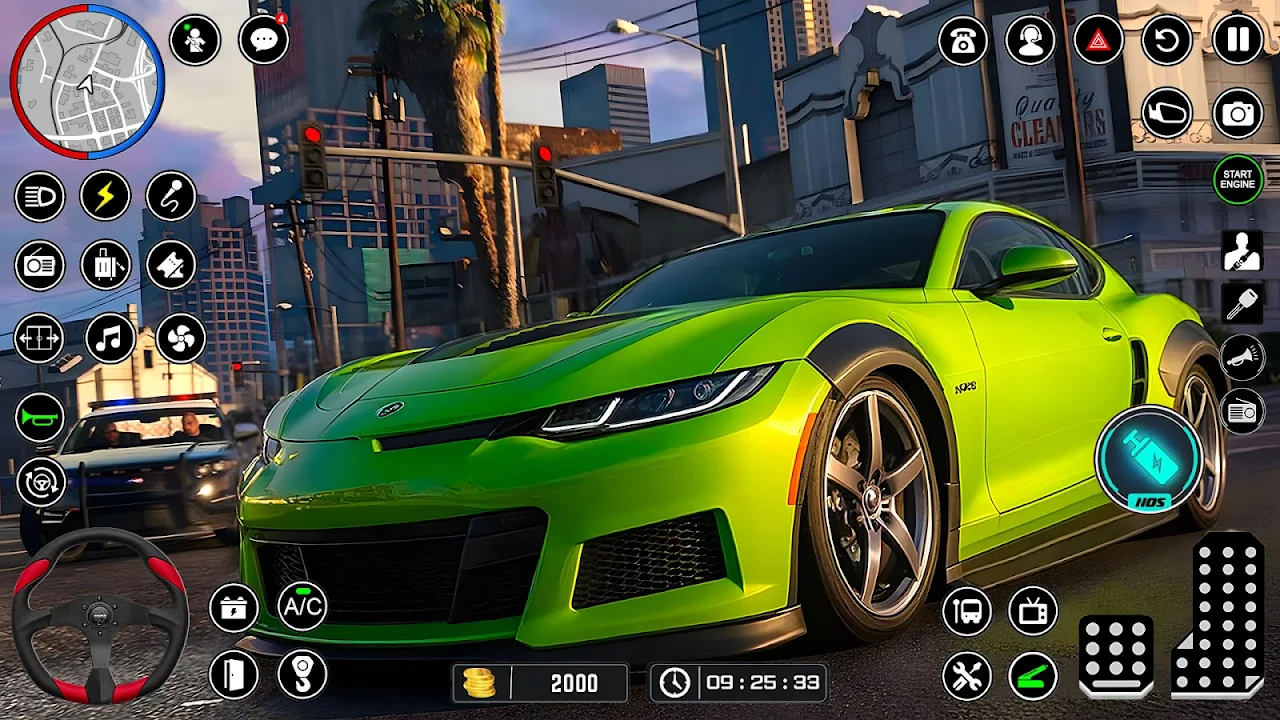Sound the green horn button
The height and width of the screenshot is (720, 1280).
[x=40, y=418]
